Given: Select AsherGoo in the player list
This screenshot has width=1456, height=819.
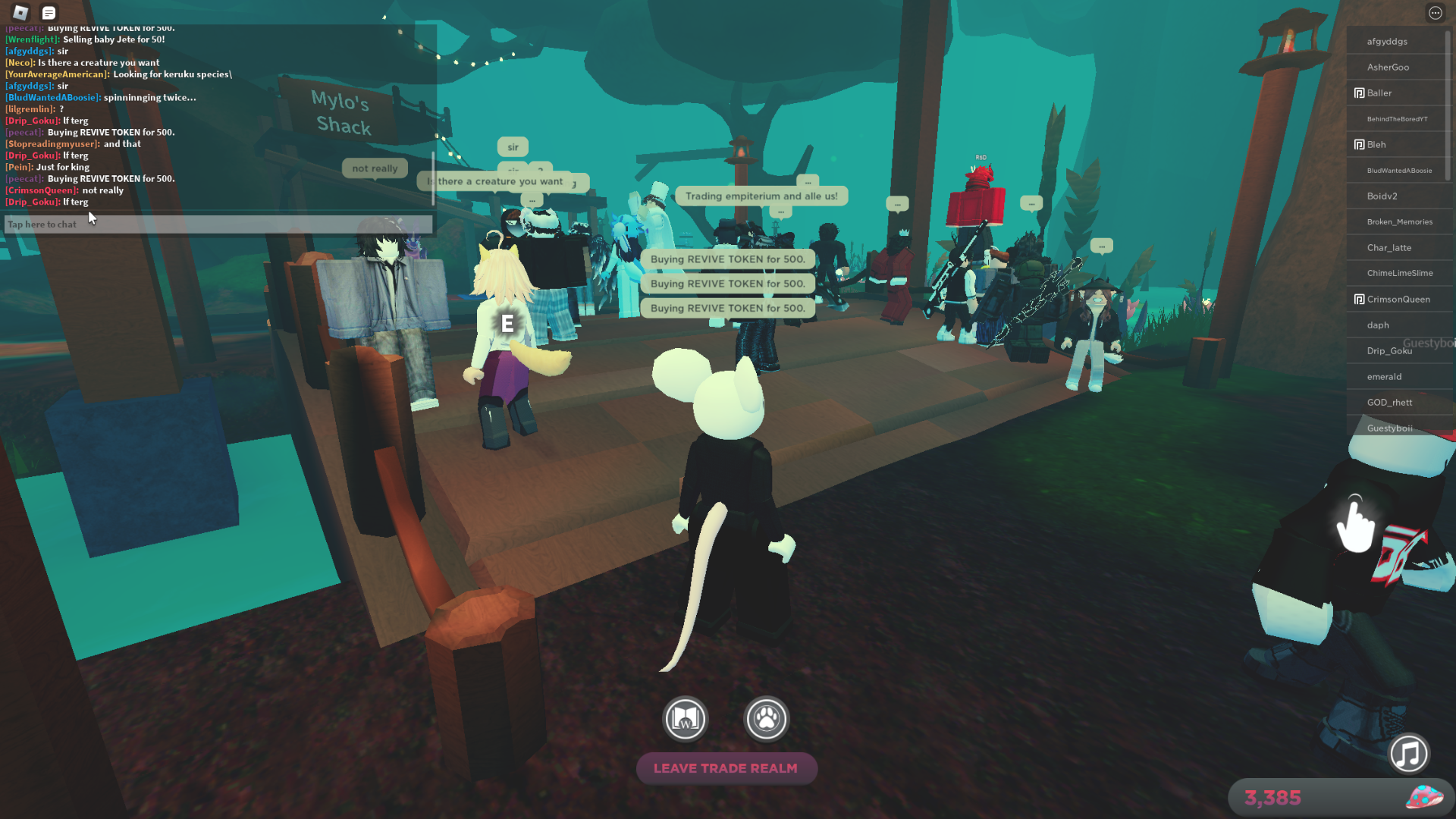Looking at the screenshot, I should pyautogui.click(x=1388, y=67).
